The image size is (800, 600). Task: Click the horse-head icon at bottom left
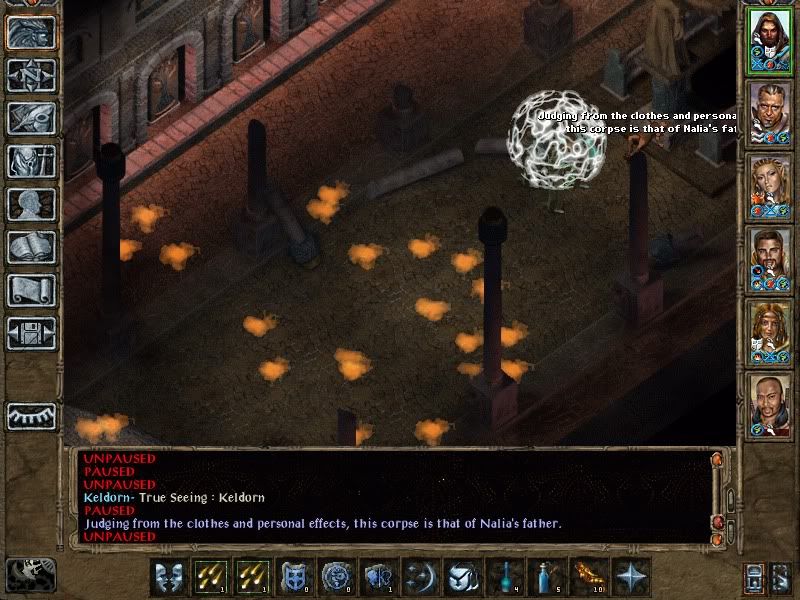click(x=29, y=573)
